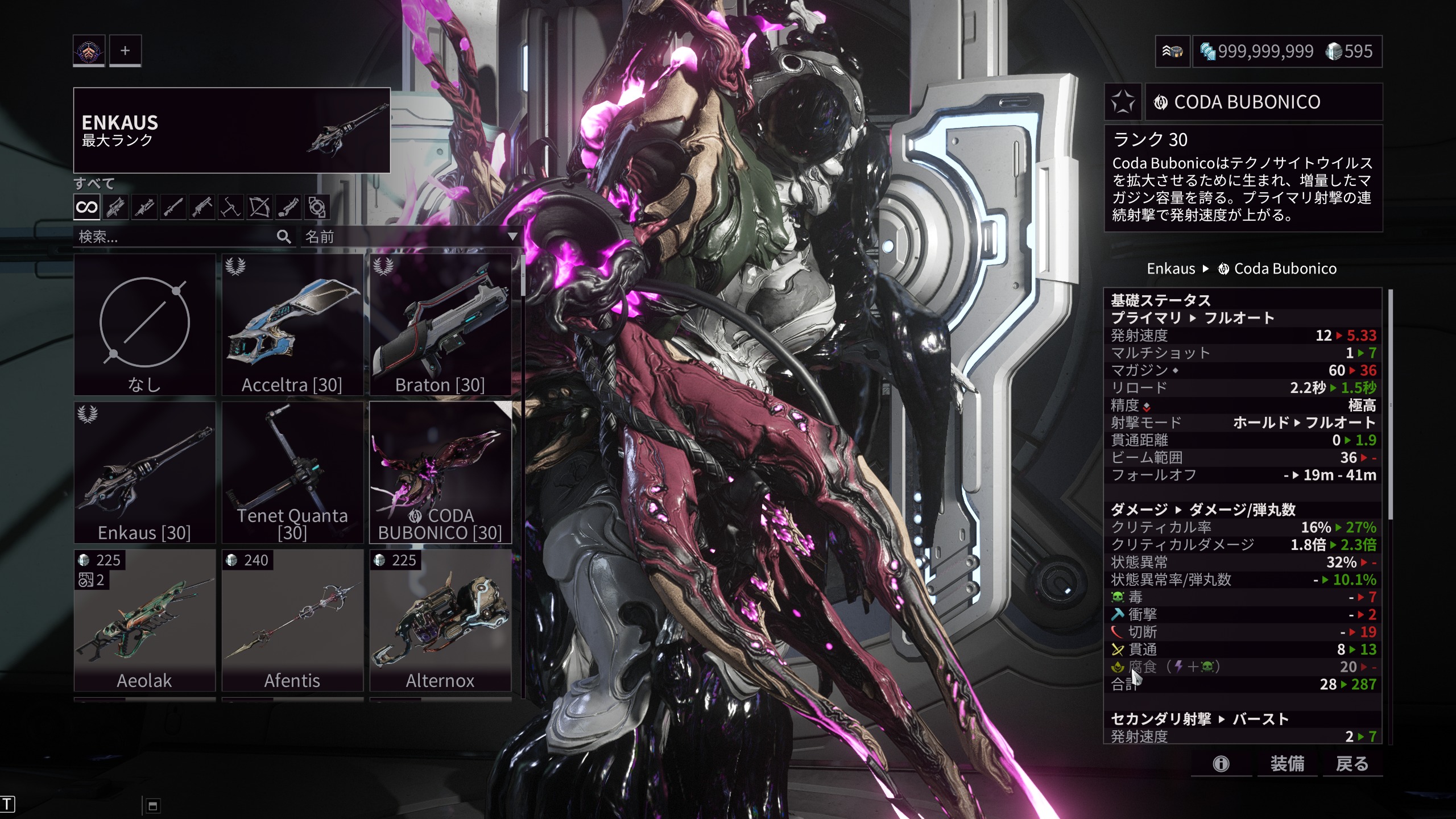Open the Afentis weapon tile

click(x=292, y=621)
